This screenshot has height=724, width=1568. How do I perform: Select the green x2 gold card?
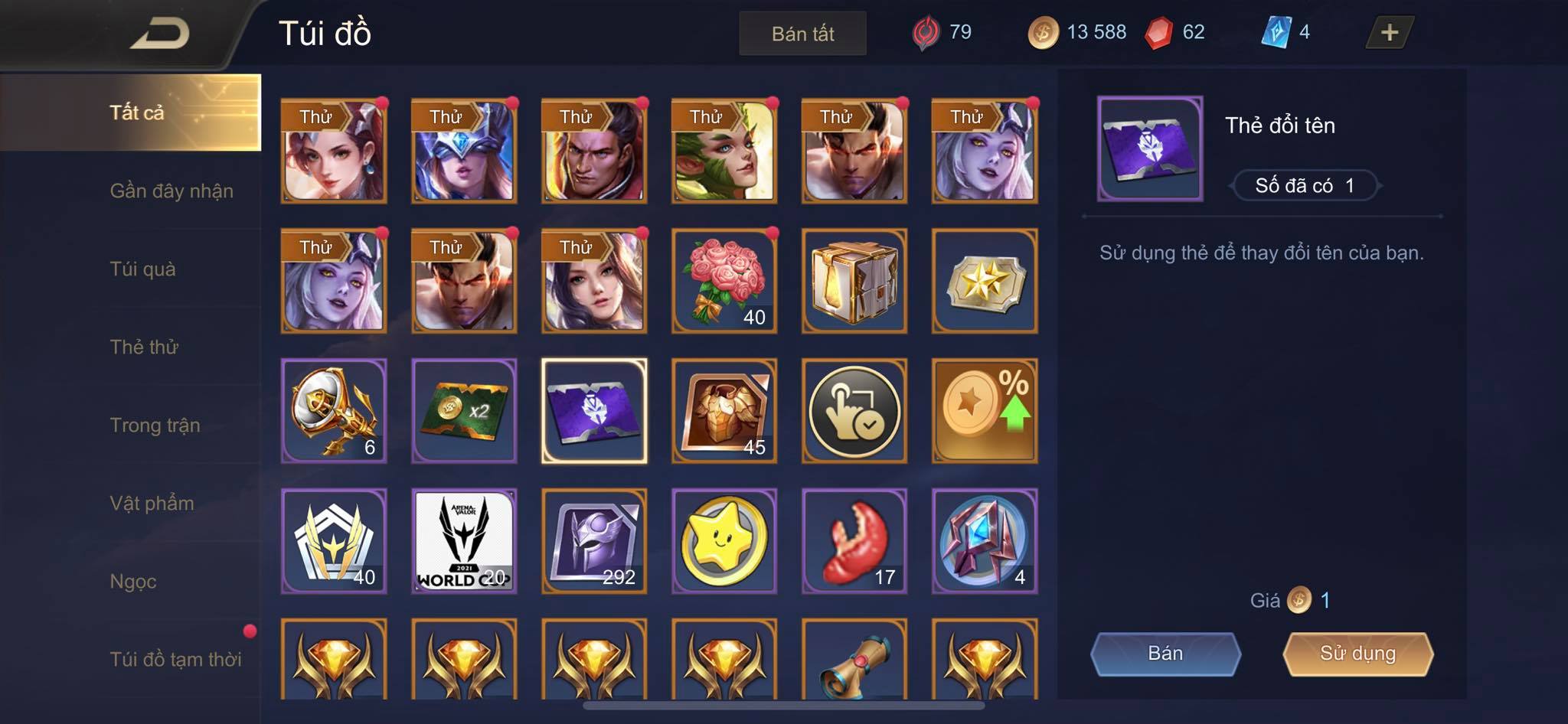464,411
